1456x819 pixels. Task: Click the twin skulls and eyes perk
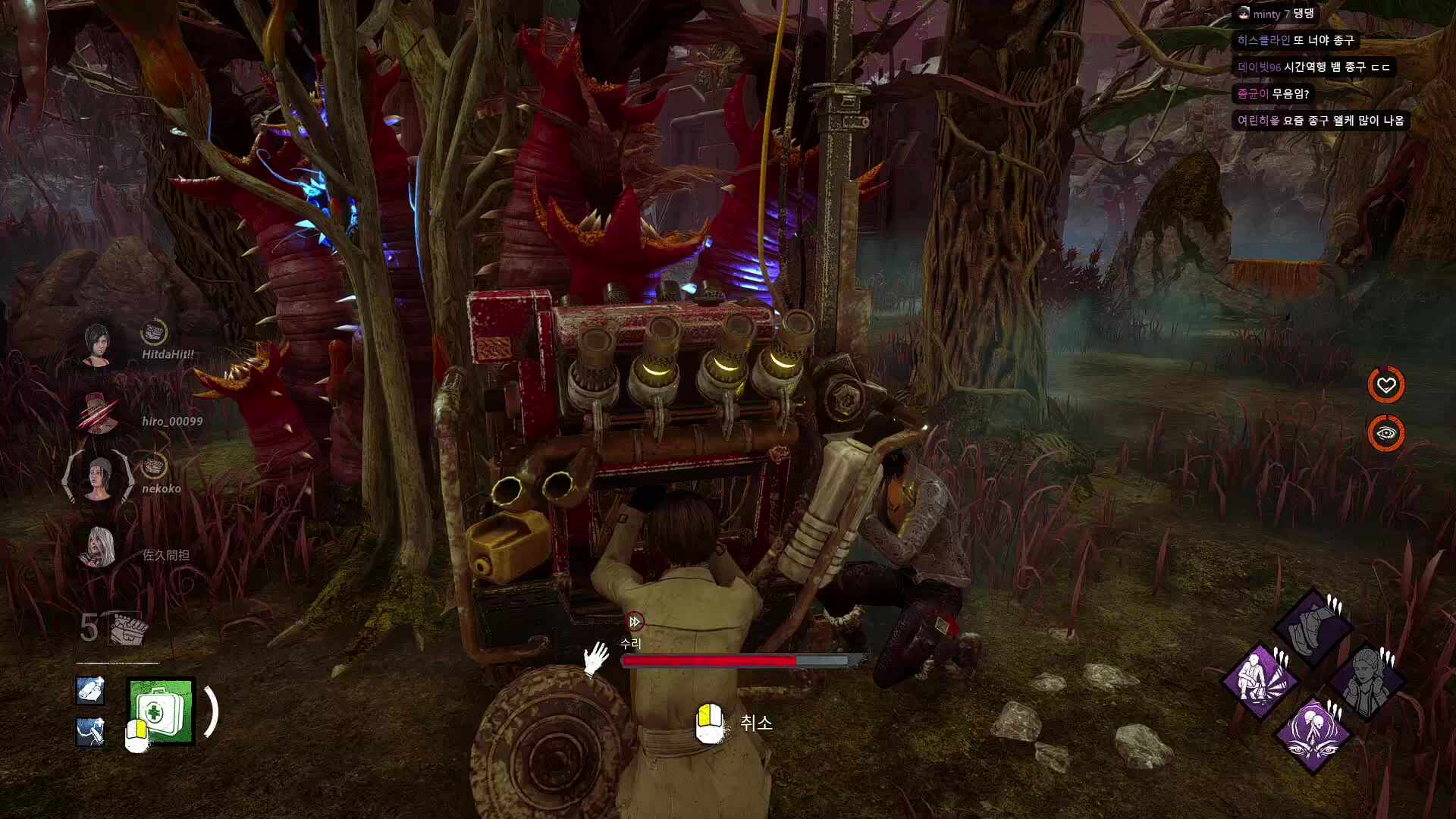(x=1313, y=733)
